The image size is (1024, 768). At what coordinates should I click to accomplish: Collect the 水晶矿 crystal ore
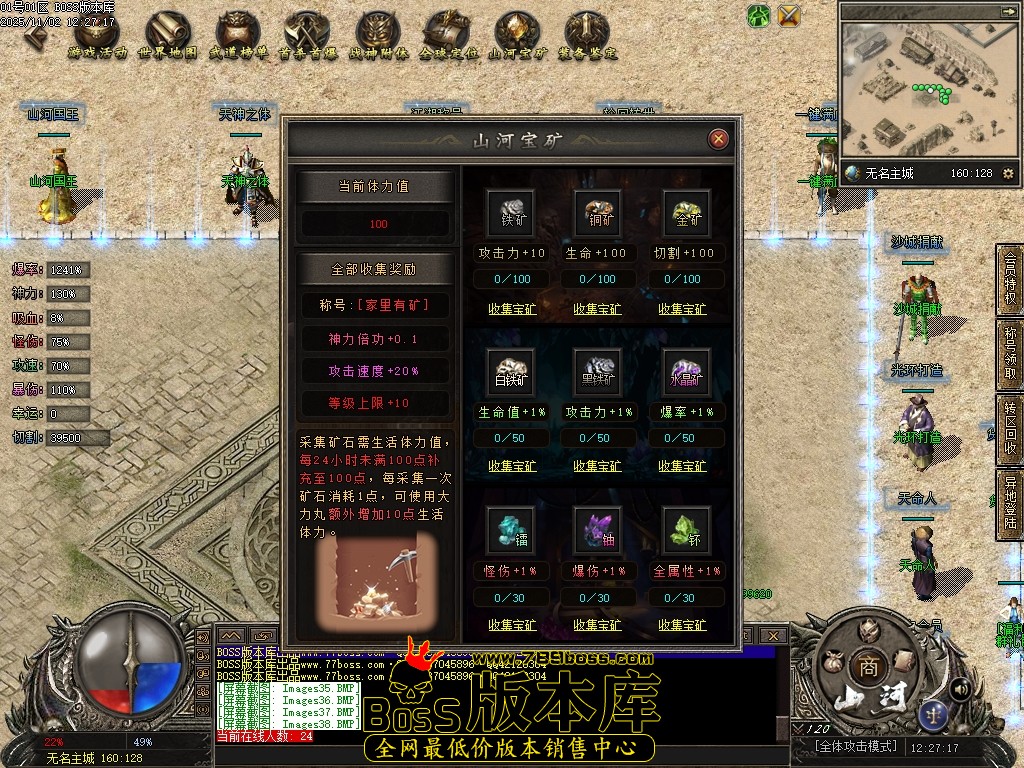[x=683, y=466]
